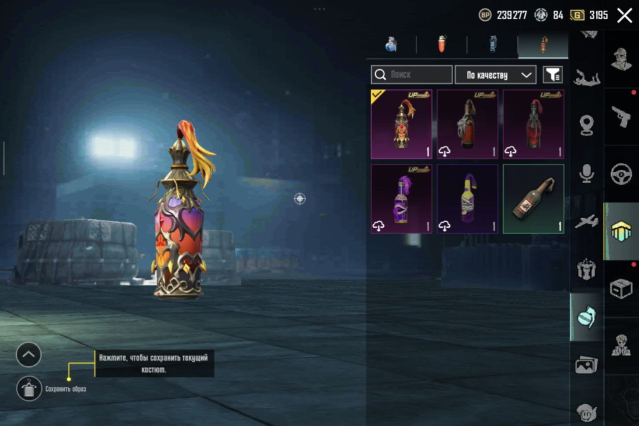
Task: Choose the purple-feathered bottle skin
Action: tap(401, 199)
